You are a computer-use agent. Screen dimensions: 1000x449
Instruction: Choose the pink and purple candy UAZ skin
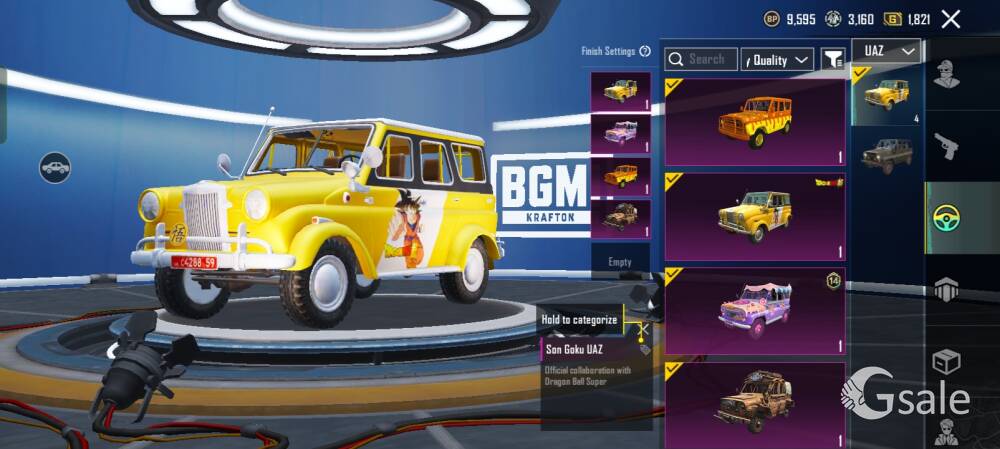[x=756, y=310]
